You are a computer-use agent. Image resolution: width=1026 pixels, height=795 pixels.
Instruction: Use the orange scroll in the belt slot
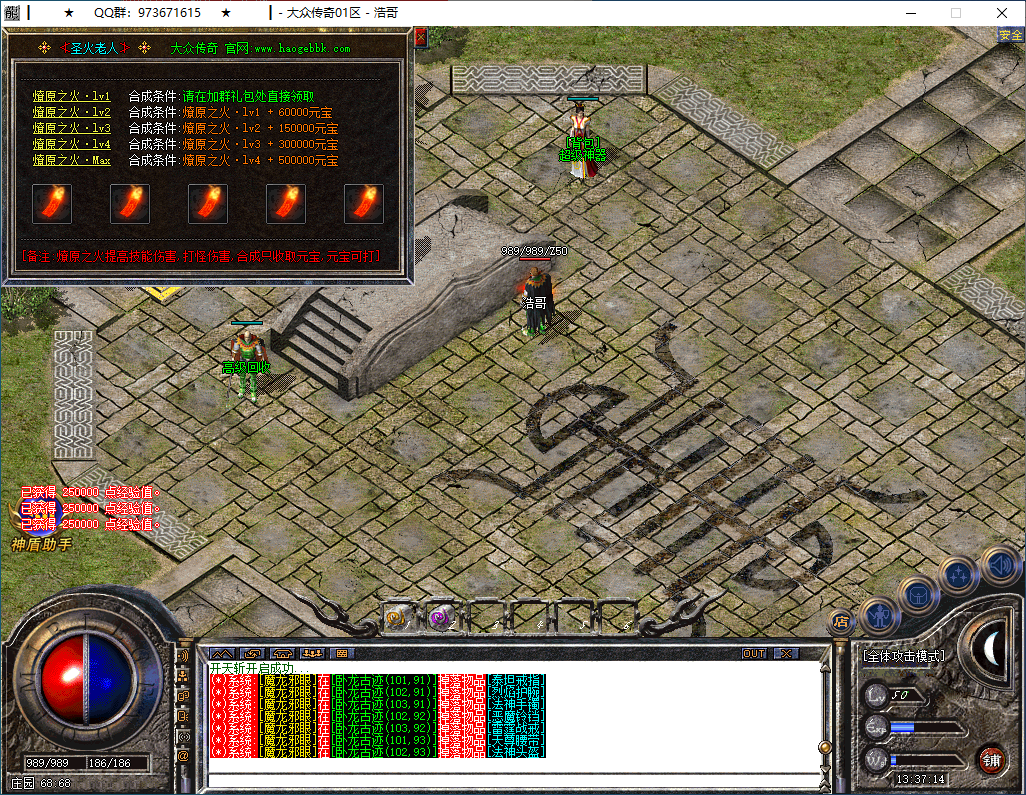pyautogui.click(x=401, y=618)
